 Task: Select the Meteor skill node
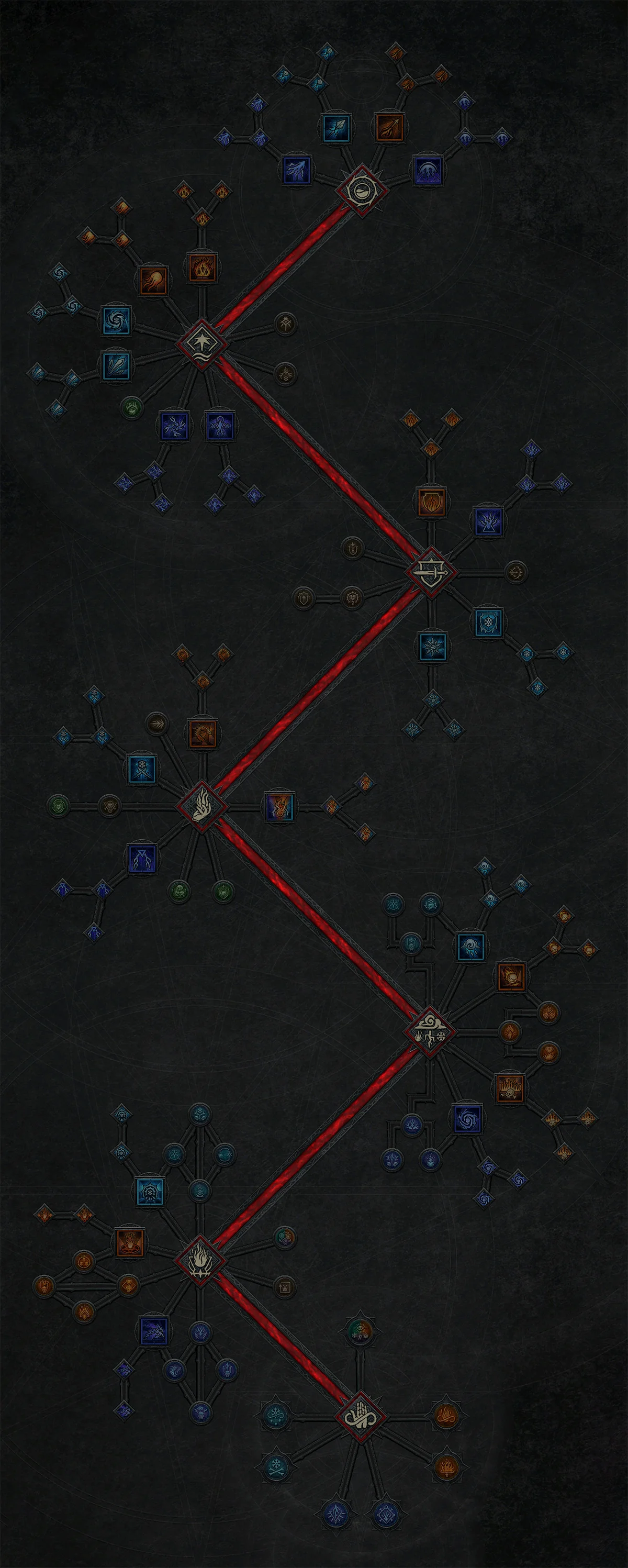pos(511,976)
